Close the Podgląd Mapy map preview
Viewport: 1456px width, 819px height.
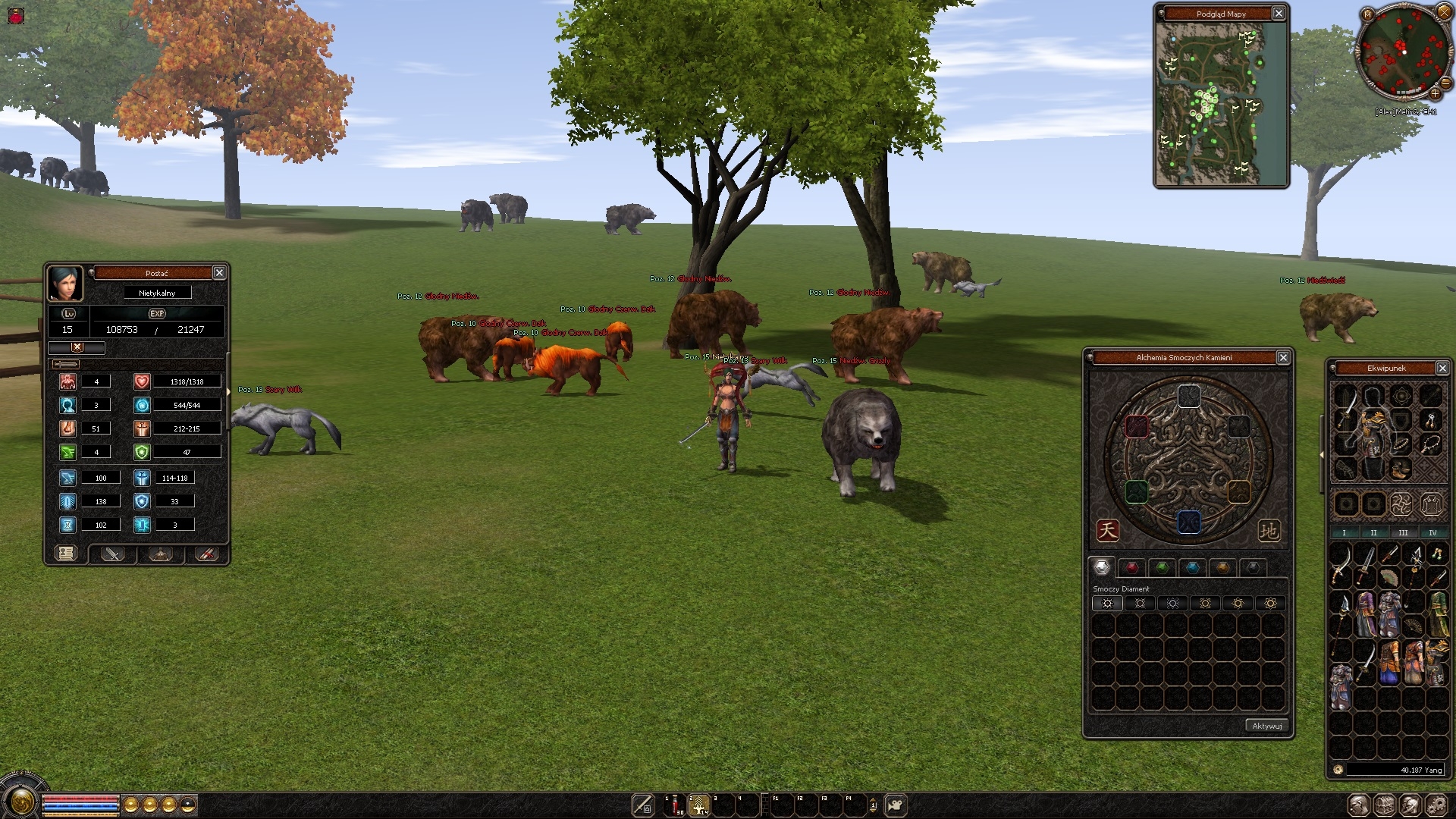tap(1279, 14)
